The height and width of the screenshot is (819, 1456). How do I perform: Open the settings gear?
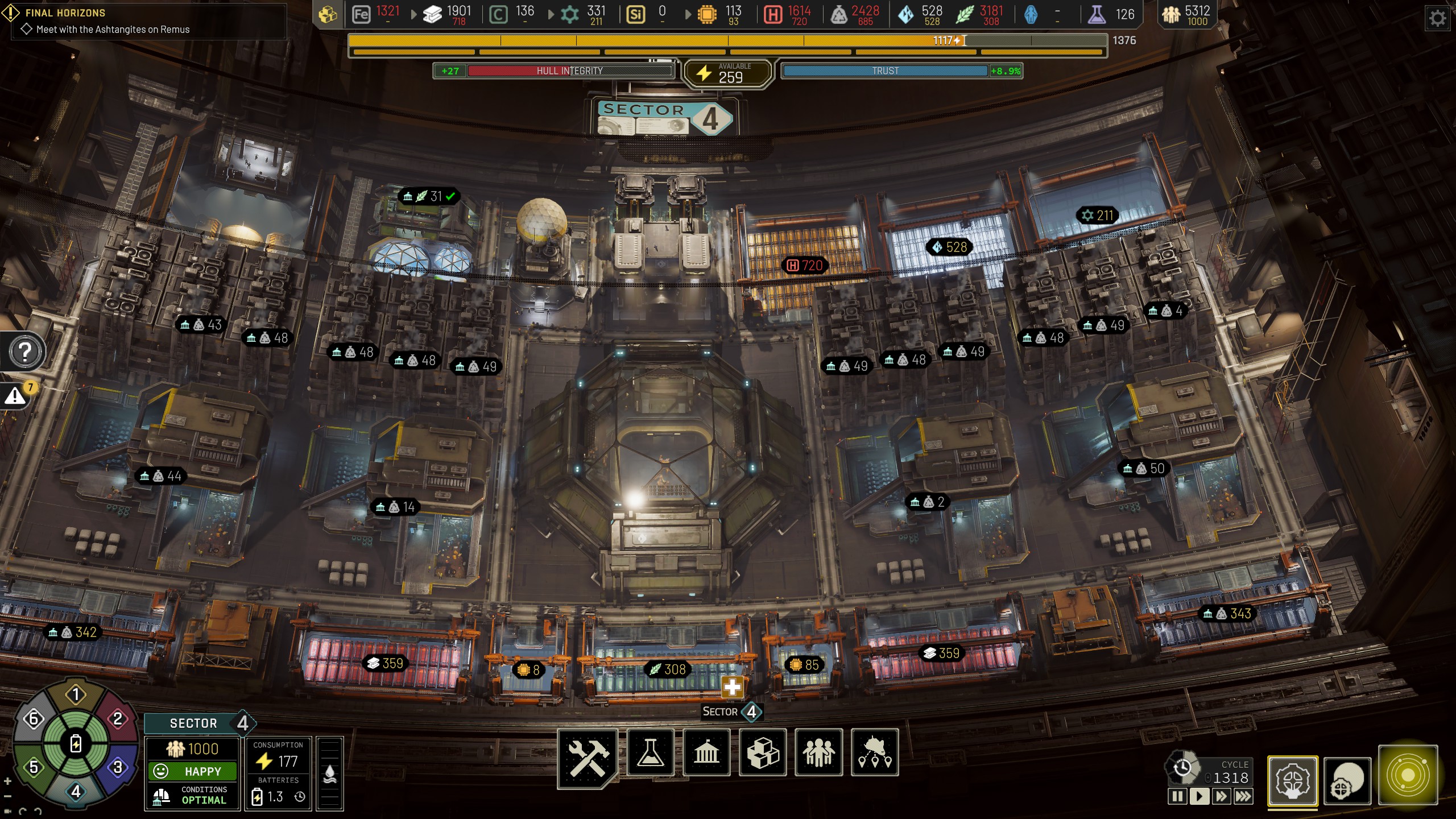(x=1437, y=18)
